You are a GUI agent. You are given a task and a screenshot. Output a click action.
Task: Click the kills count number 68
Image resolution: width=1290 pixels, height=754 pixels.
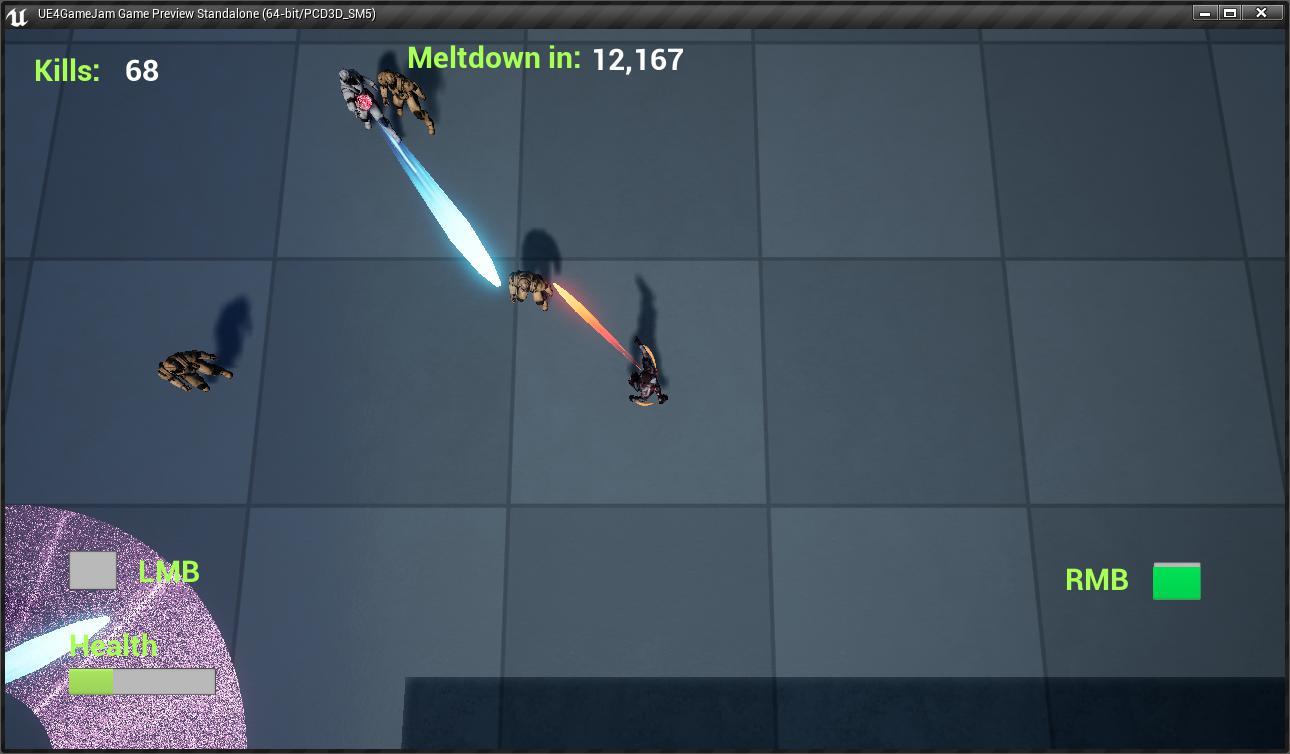click(140, 71)
